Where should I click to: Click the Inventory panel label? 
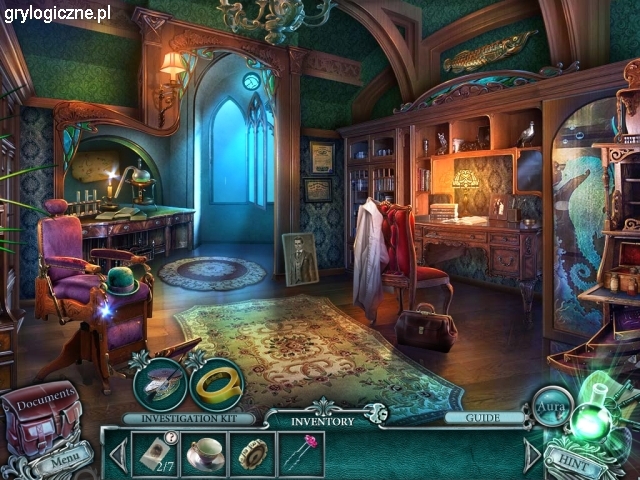(x=321, y=421)
